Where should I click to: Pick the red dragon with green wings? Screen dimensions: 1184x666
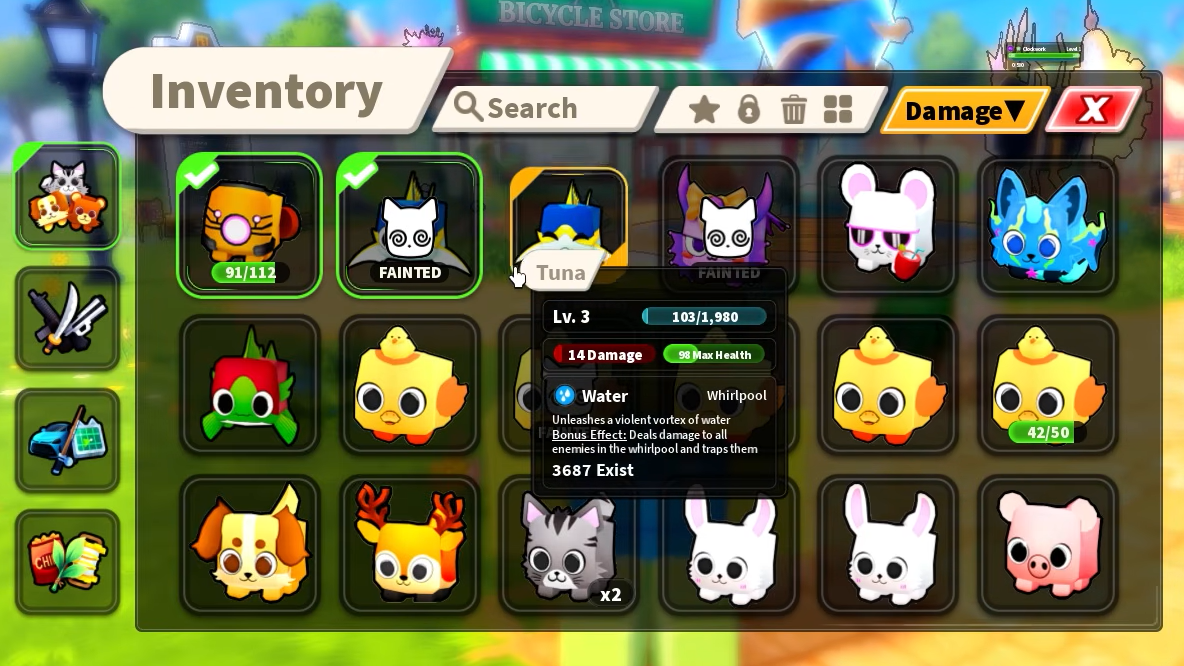pos(249,385)
